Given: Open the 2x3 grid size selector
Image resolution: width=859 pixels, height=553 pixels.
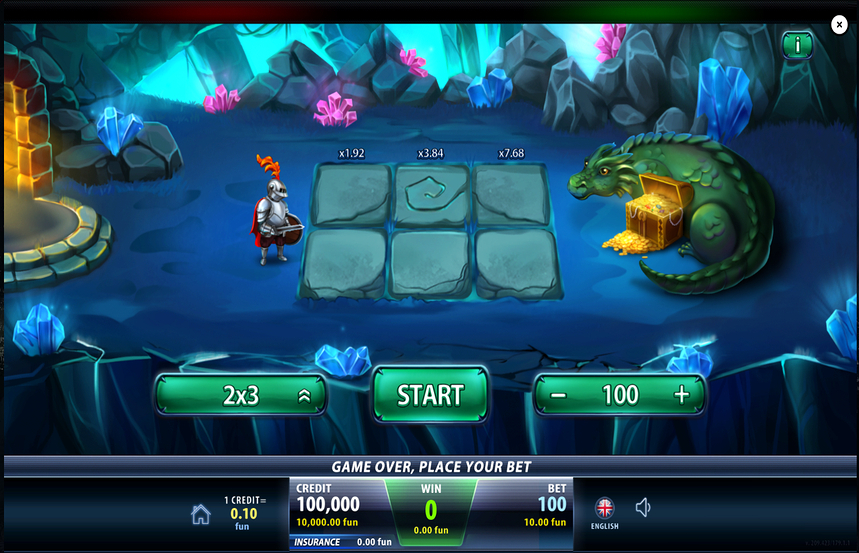Looking at the screenshot, I should [x=241, y=395].
